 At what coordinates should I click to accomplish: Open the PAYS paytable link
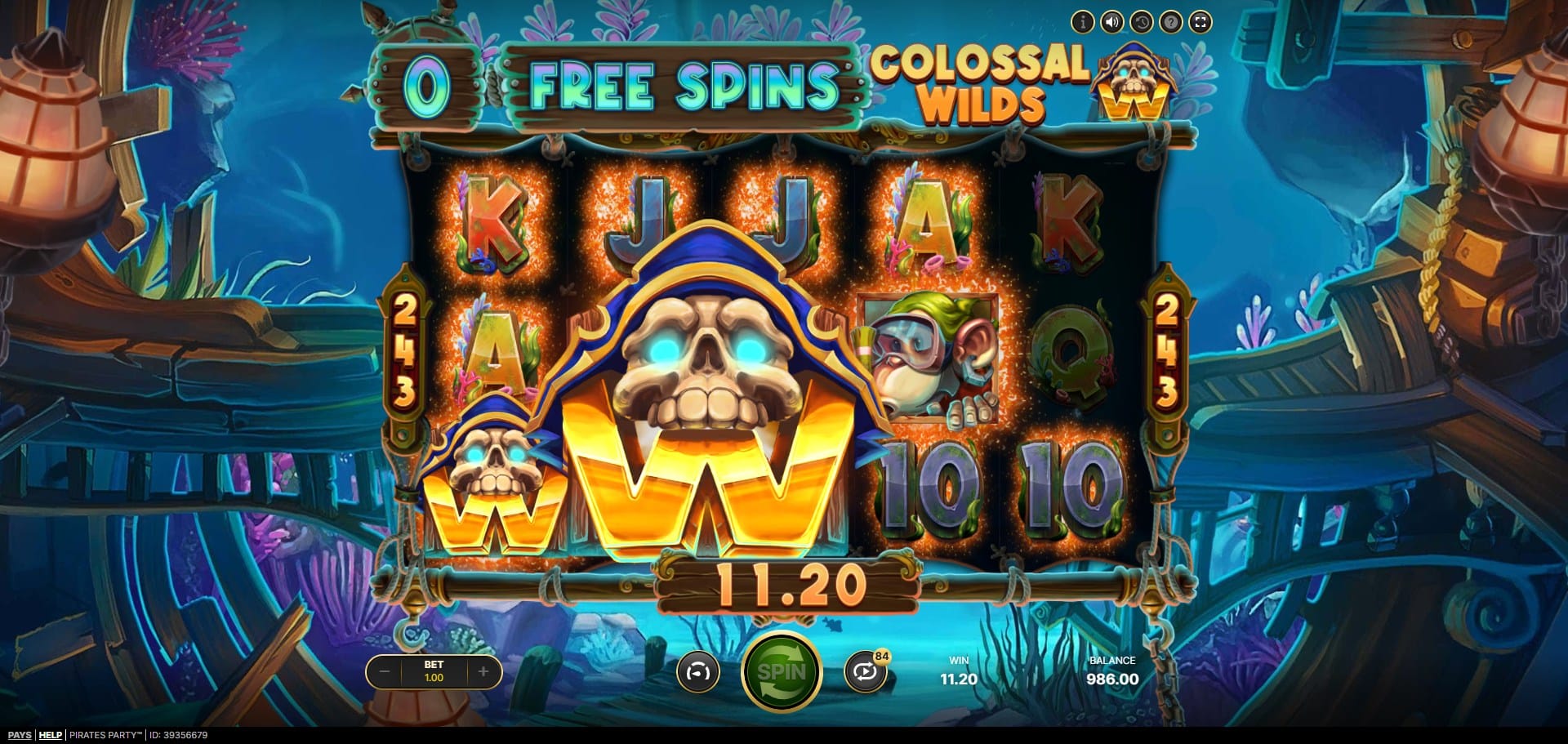[19, 735]
